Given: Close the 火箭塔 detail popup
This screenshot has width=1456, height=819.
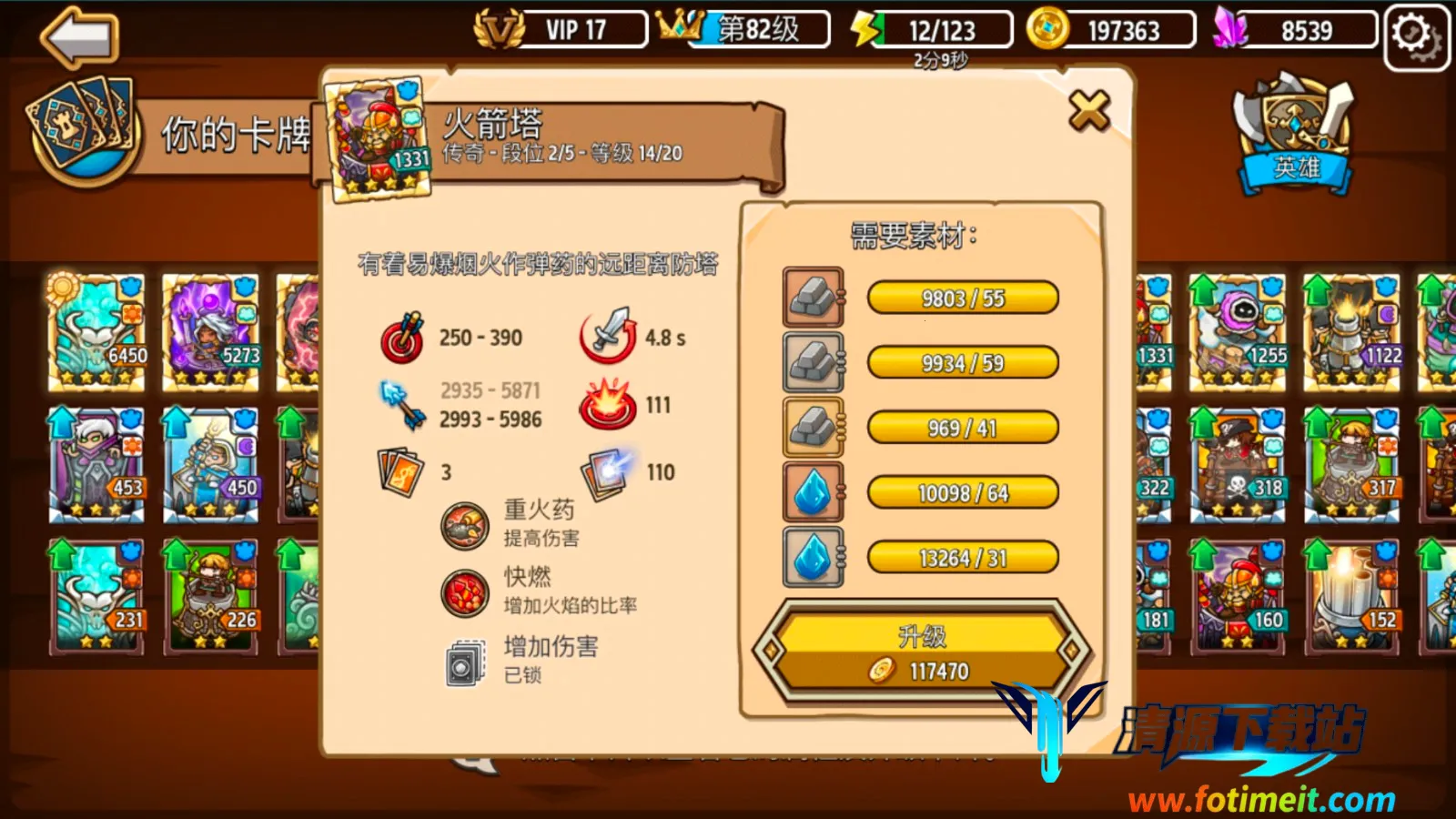Looking at the screenshot, I should [1089, 112].
